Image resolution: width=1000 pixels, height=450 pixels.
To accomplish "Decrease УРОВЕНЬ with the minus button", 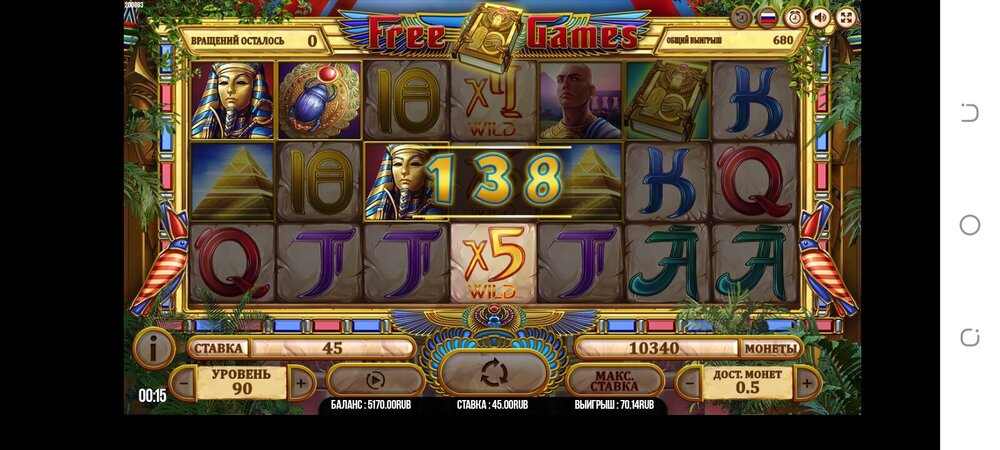I will point(183,381).
